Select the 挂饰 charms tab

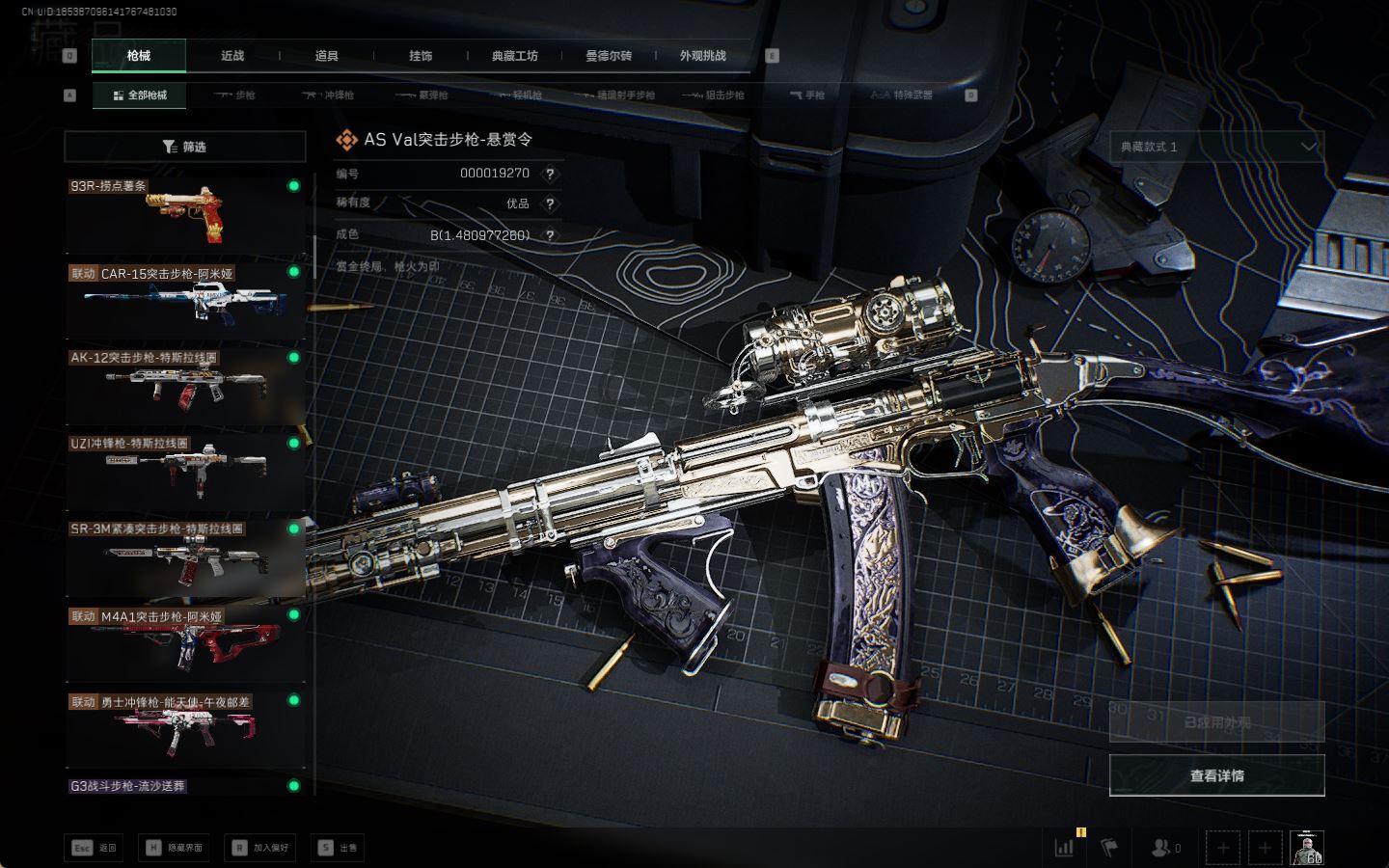(x=421, y=56)
